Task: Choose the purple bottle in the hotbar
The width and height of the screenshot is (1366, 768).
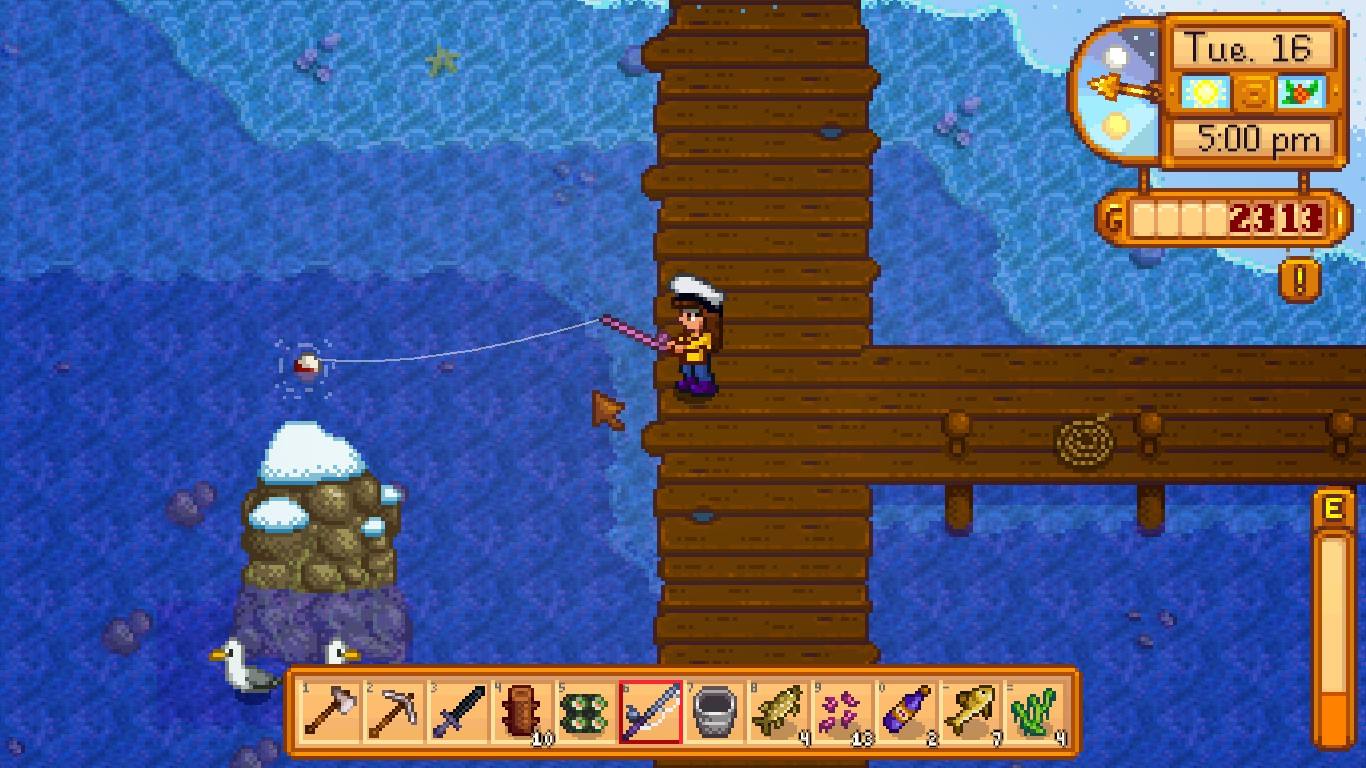Action: click(x=906, y=712)
